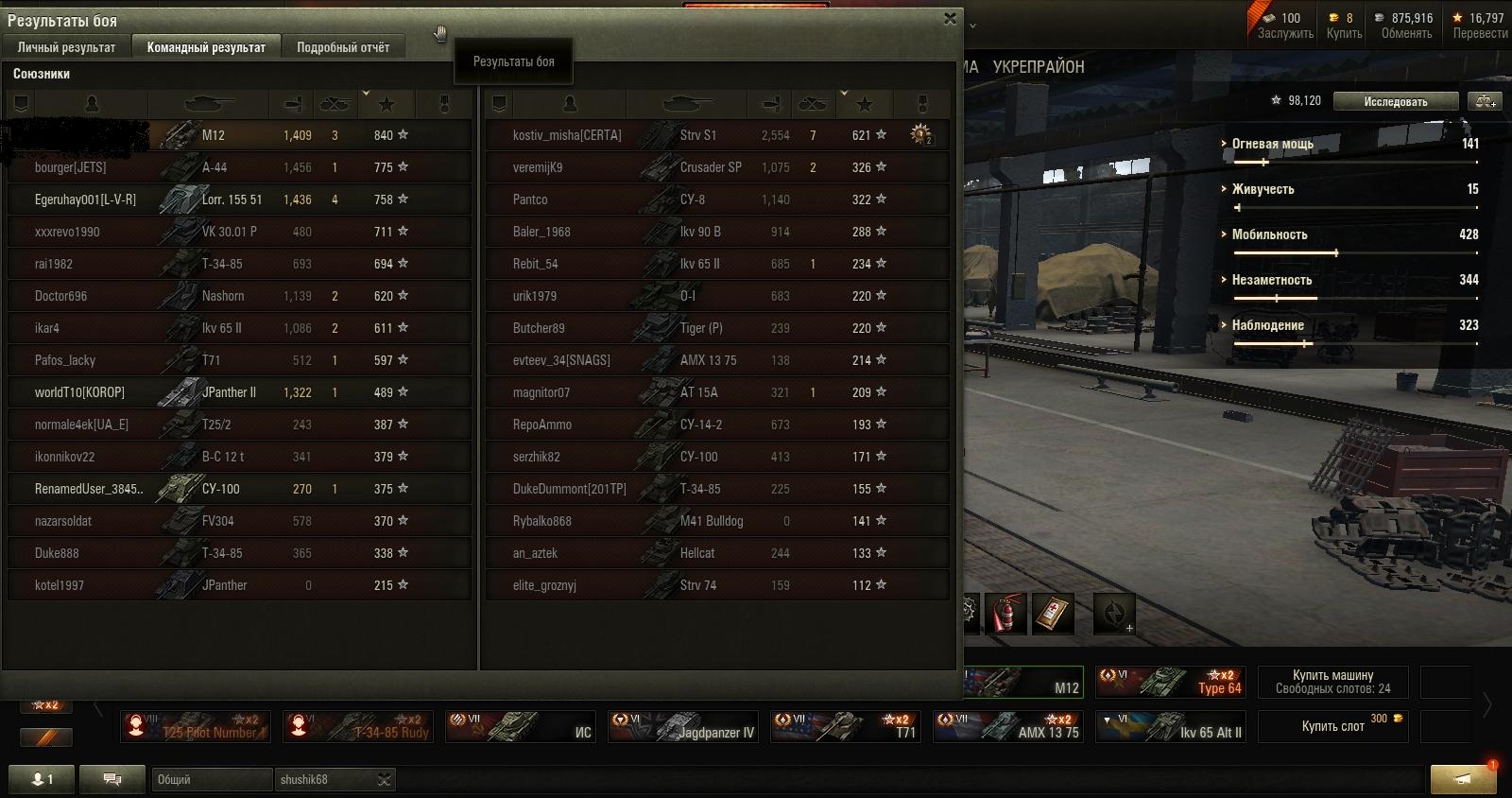Select the Jagdpanzer IV tank
This screenshot has height=798, width=1512.
[682, 726]
